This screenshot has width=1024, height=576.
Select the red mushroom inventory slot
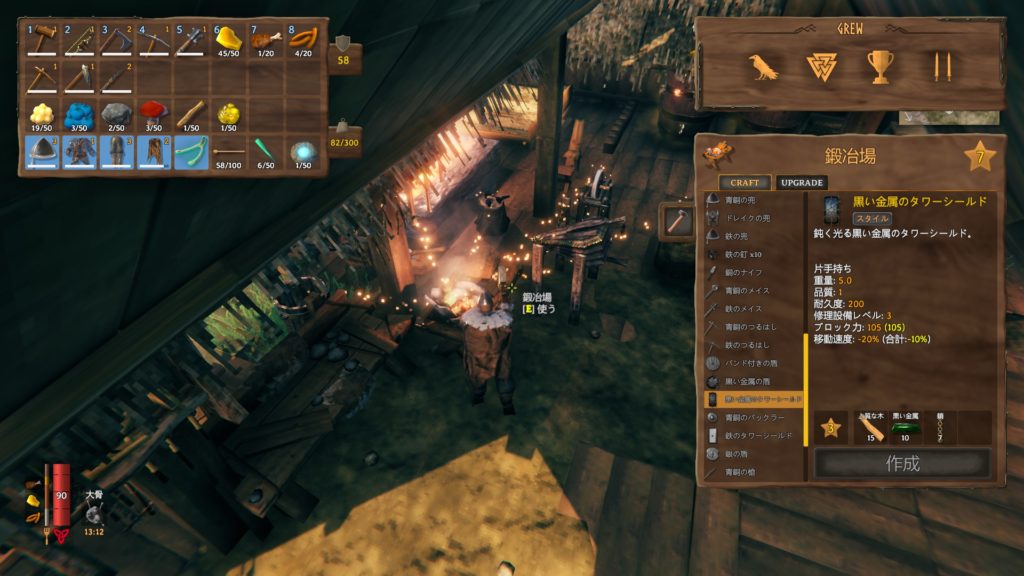click(155, 114)
